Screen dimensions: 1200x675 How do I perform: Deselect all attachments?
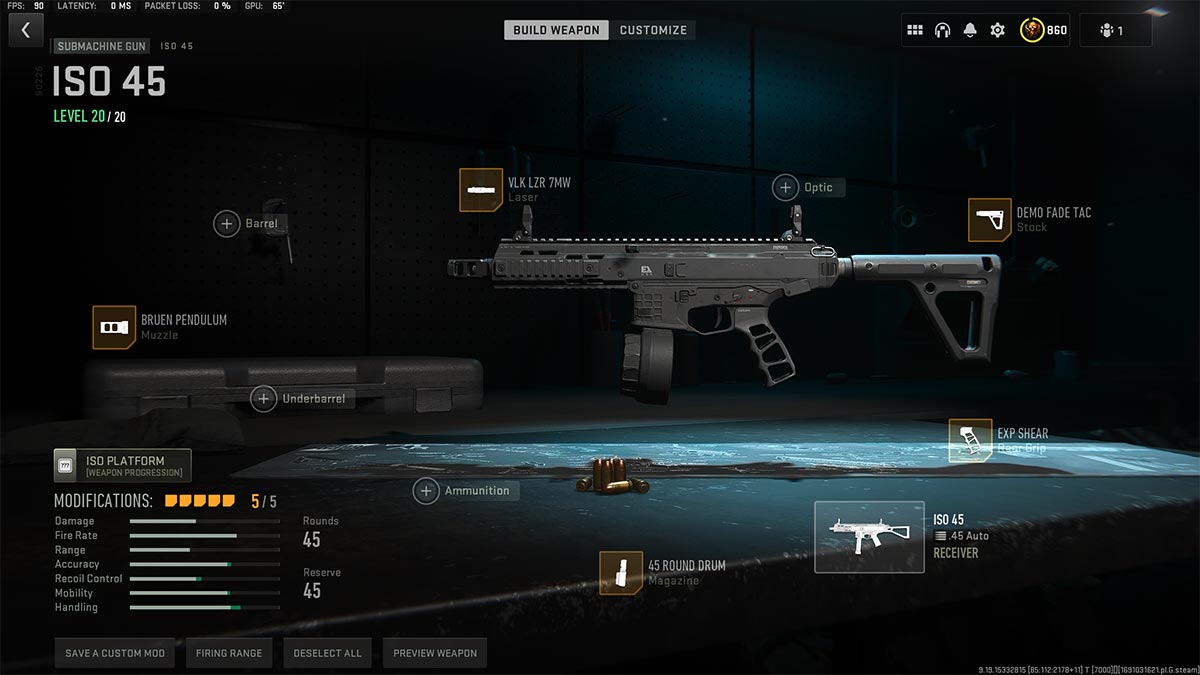(327, 653)
